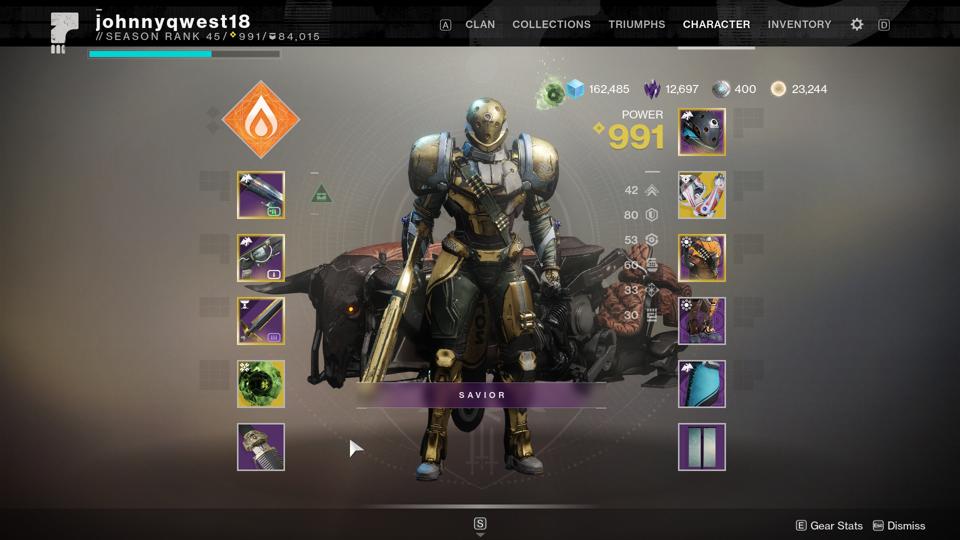Open the orange solar subclass diamond
Screen dimensions: 960x540
(x=261, y=120)
